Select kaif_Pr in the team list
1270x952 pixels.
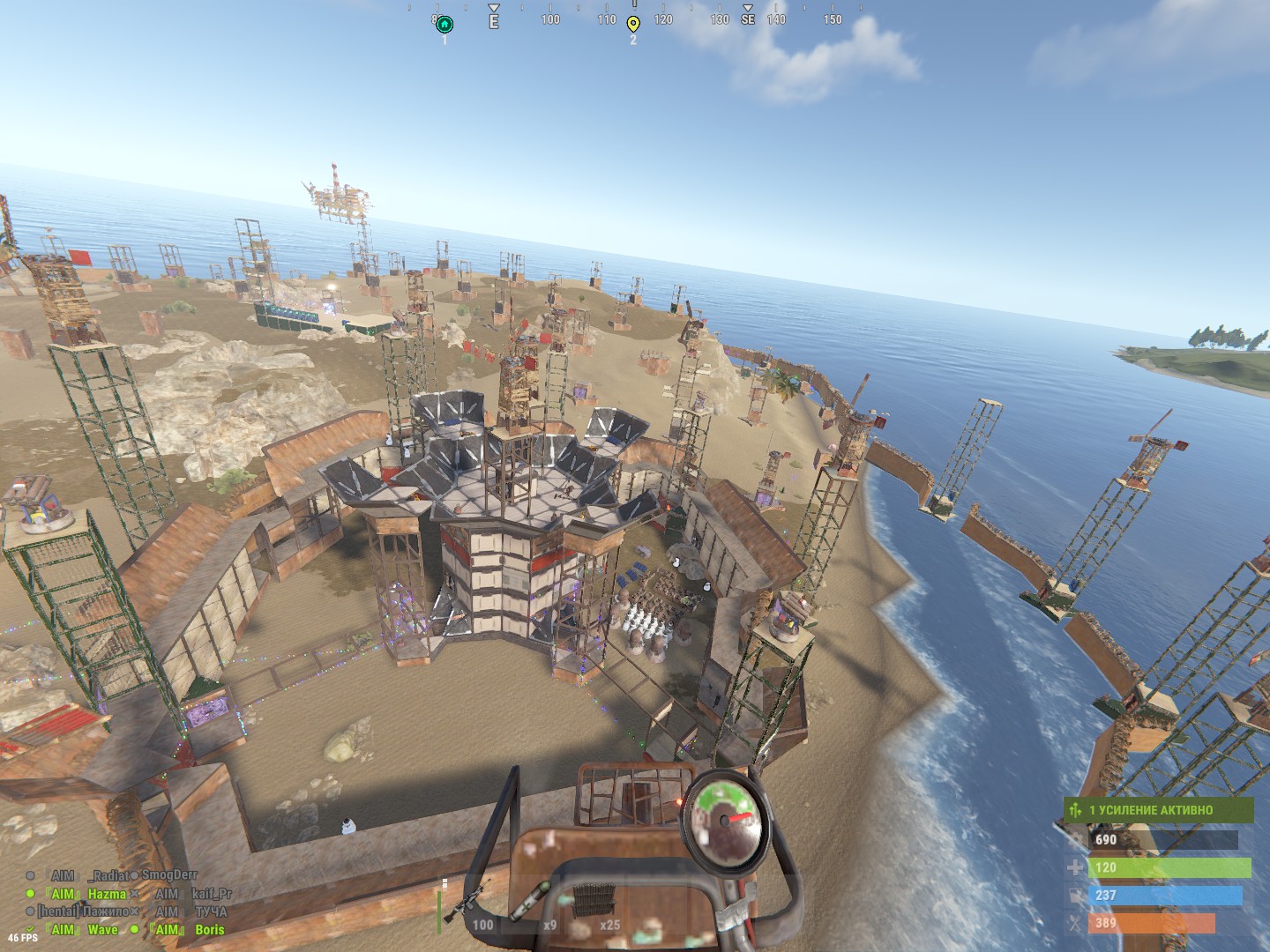click(212, 894)
